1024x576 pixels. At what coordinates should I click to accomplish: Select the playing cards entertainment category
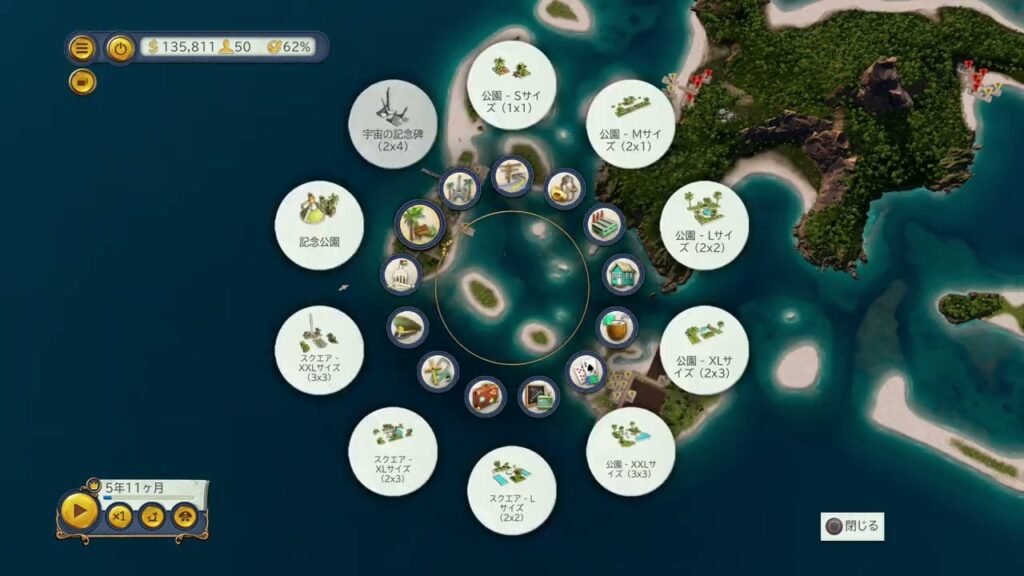pos(586,371)
